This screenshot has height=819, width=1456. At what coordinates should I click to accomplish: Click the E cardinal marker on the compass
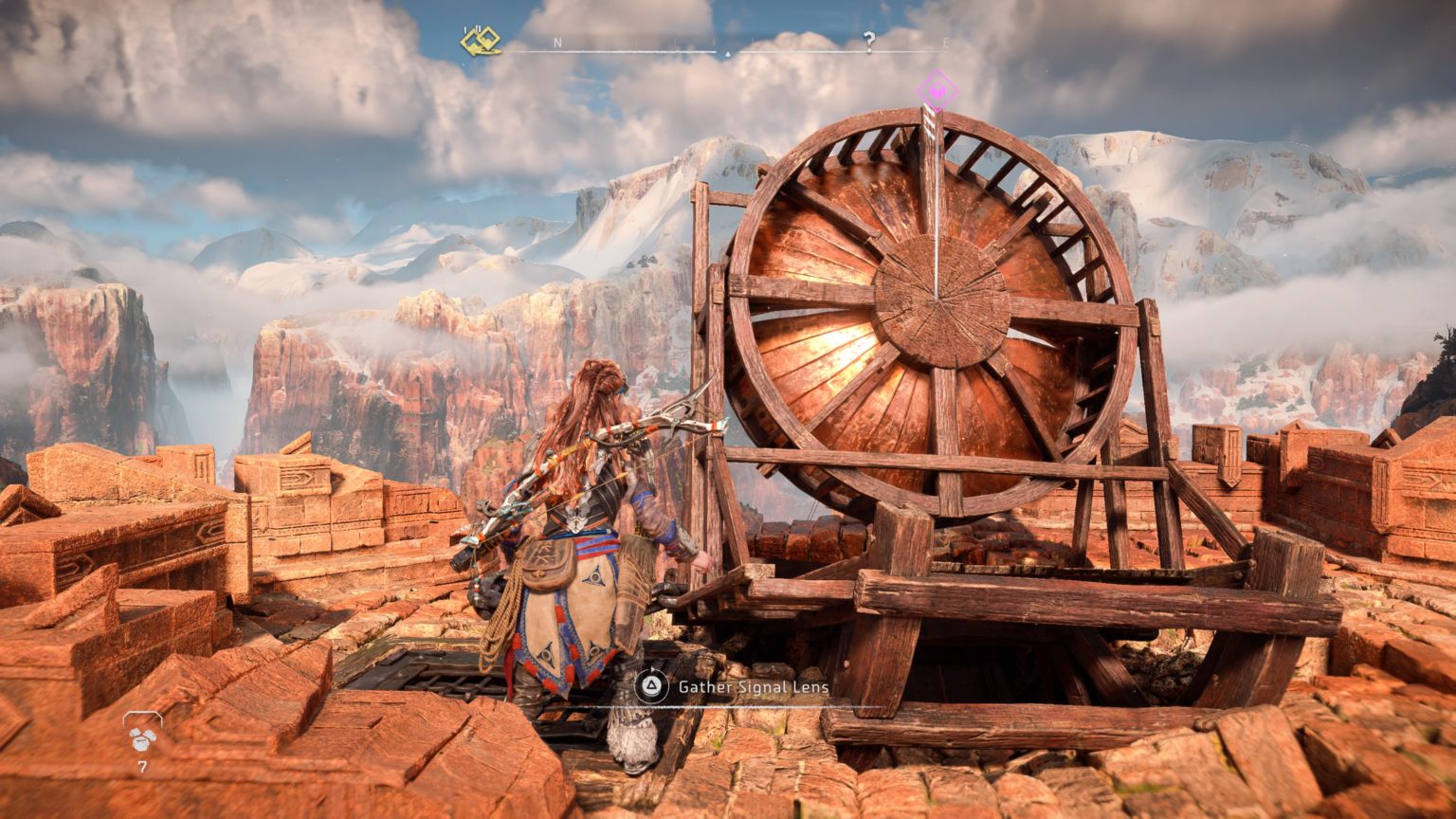(x=948, y=44)
